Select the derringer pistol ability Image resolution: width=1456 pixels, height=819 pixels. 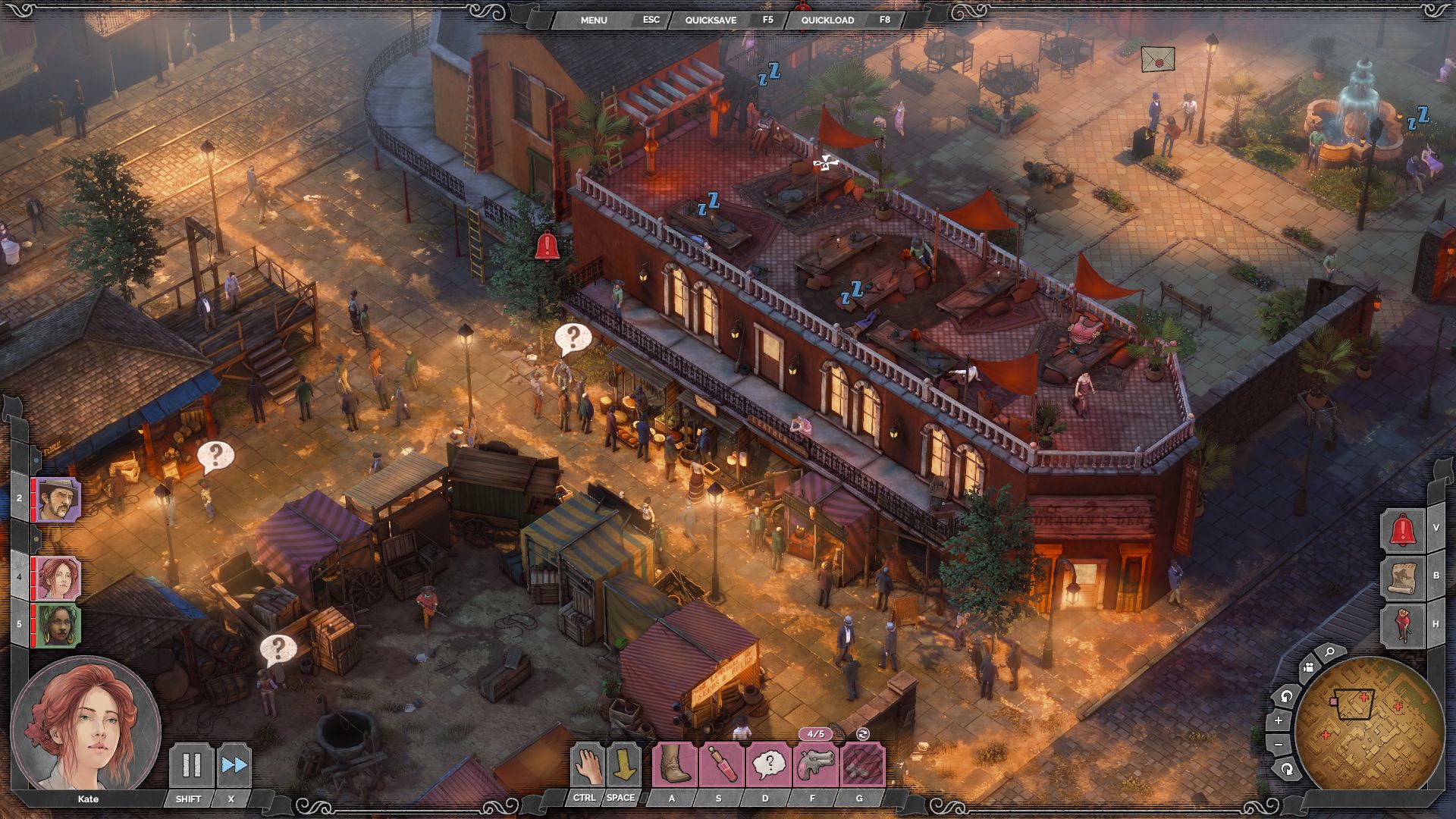(x=815, y=764)
